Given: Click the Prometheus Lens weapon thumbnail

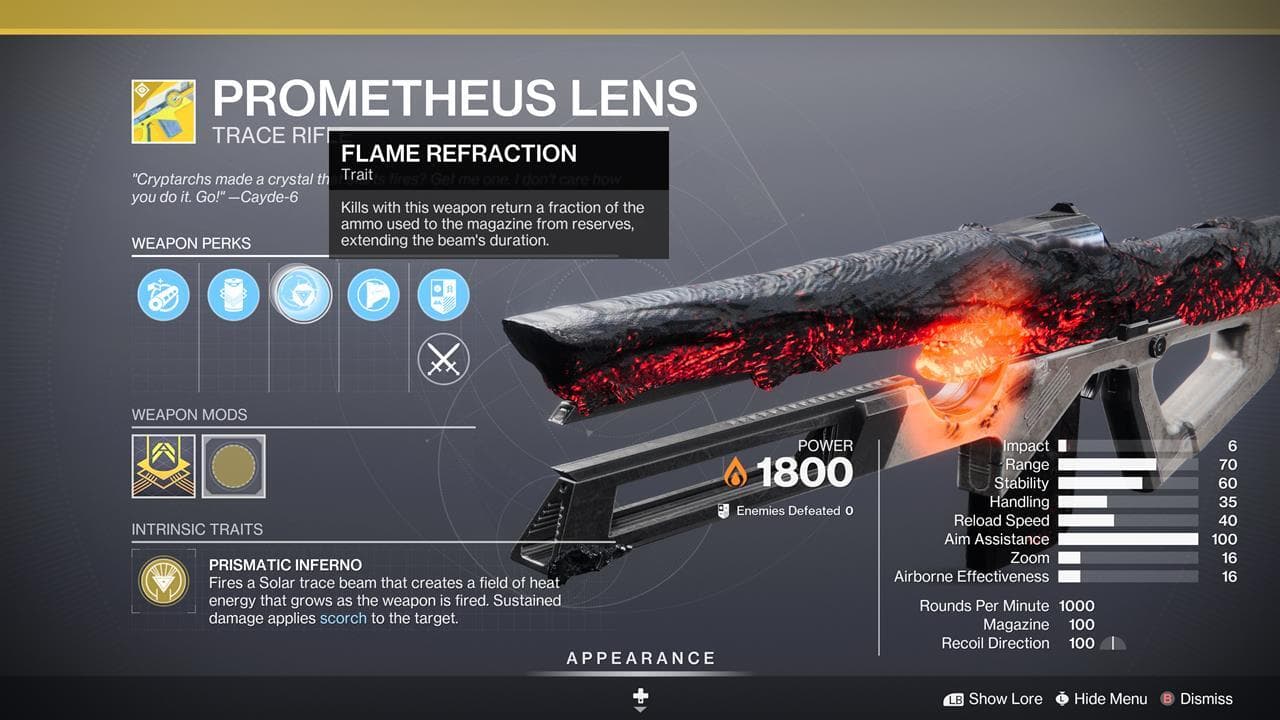Looking at the screenshot, I should pos(163,112).
